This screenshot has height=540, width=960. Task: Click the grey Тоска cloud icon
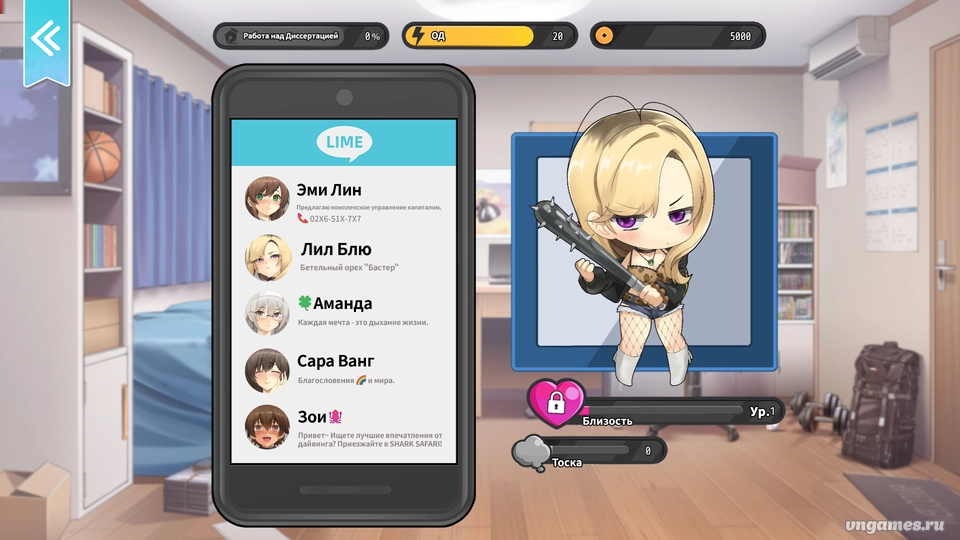pyautogui.click(x=531, y=453)
